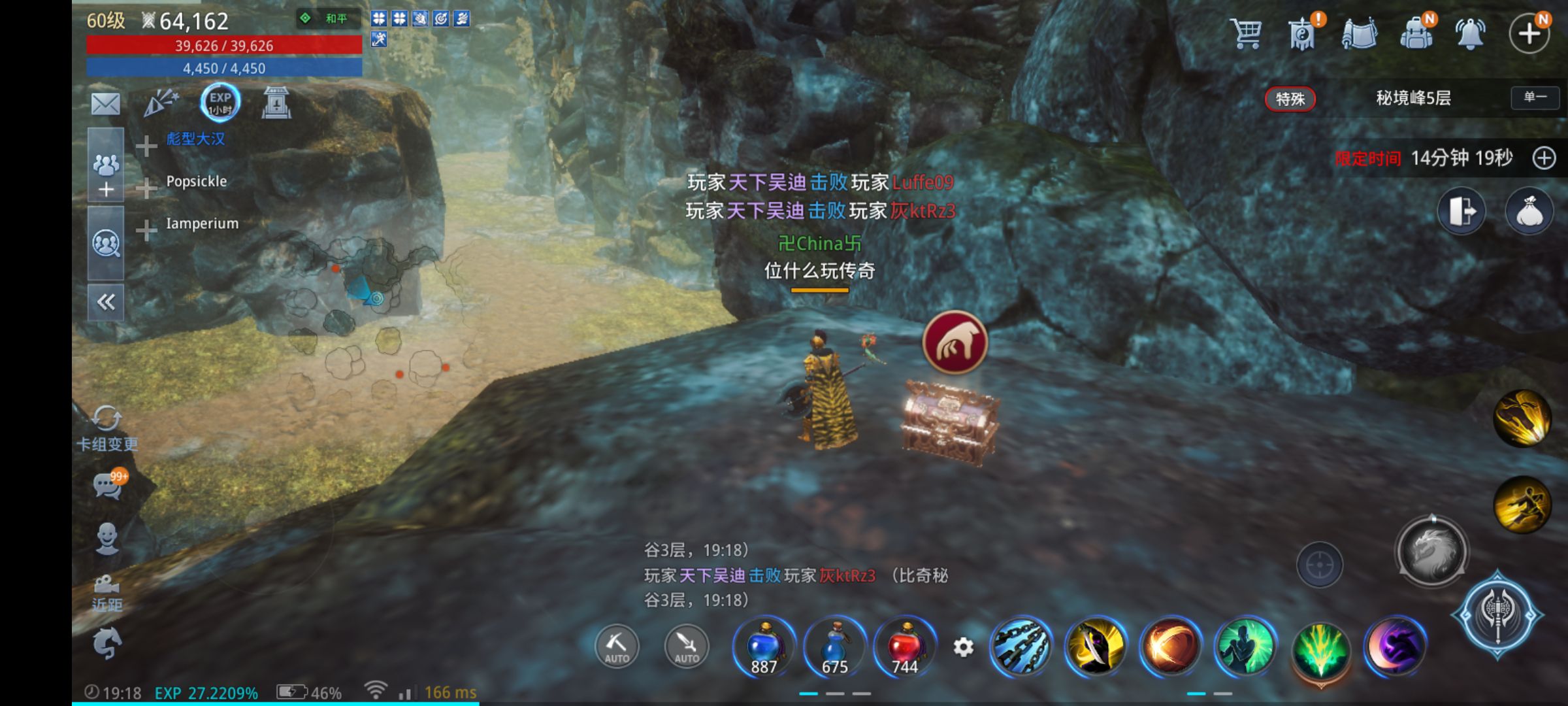Open the backpack inventory
Screen dimensions: 1568x706
(x=1416, y=33)
